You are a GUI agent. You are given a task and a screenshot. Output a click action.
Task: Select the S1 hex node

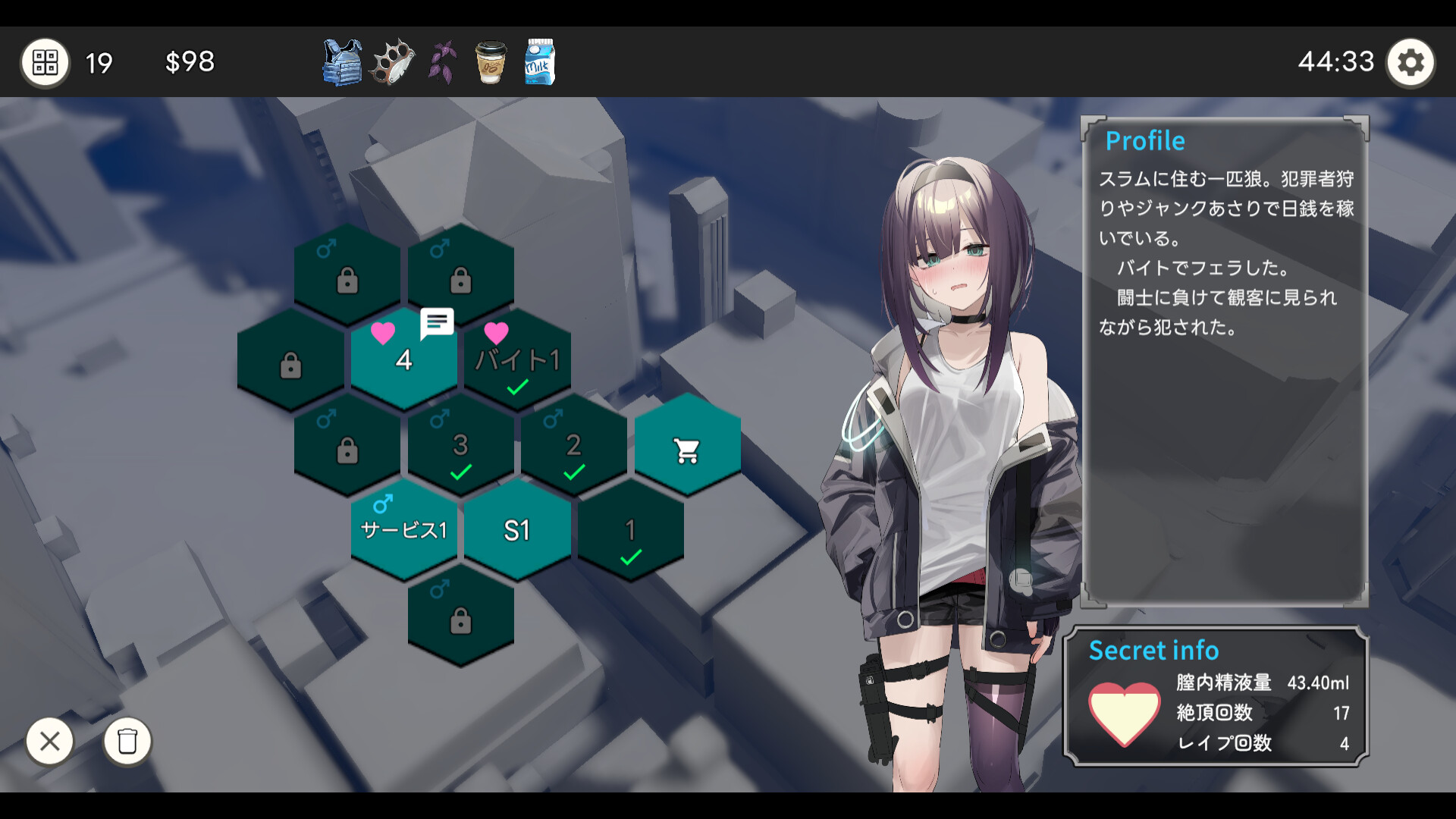tap(516, 531)
